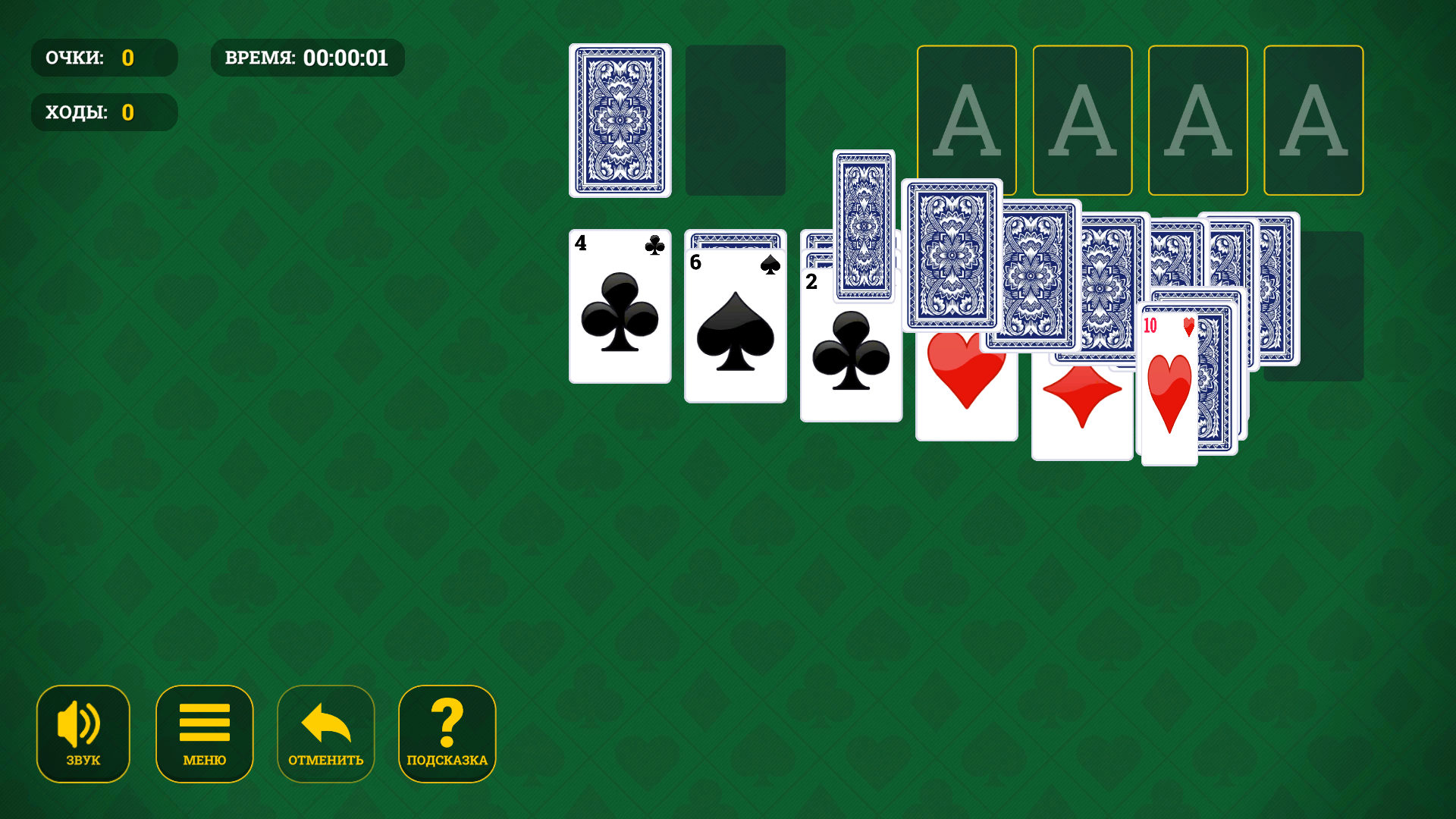This screenshot has height=819, width=1456.
Task: Select the red heart tableau card
Action: pos(966,379)
